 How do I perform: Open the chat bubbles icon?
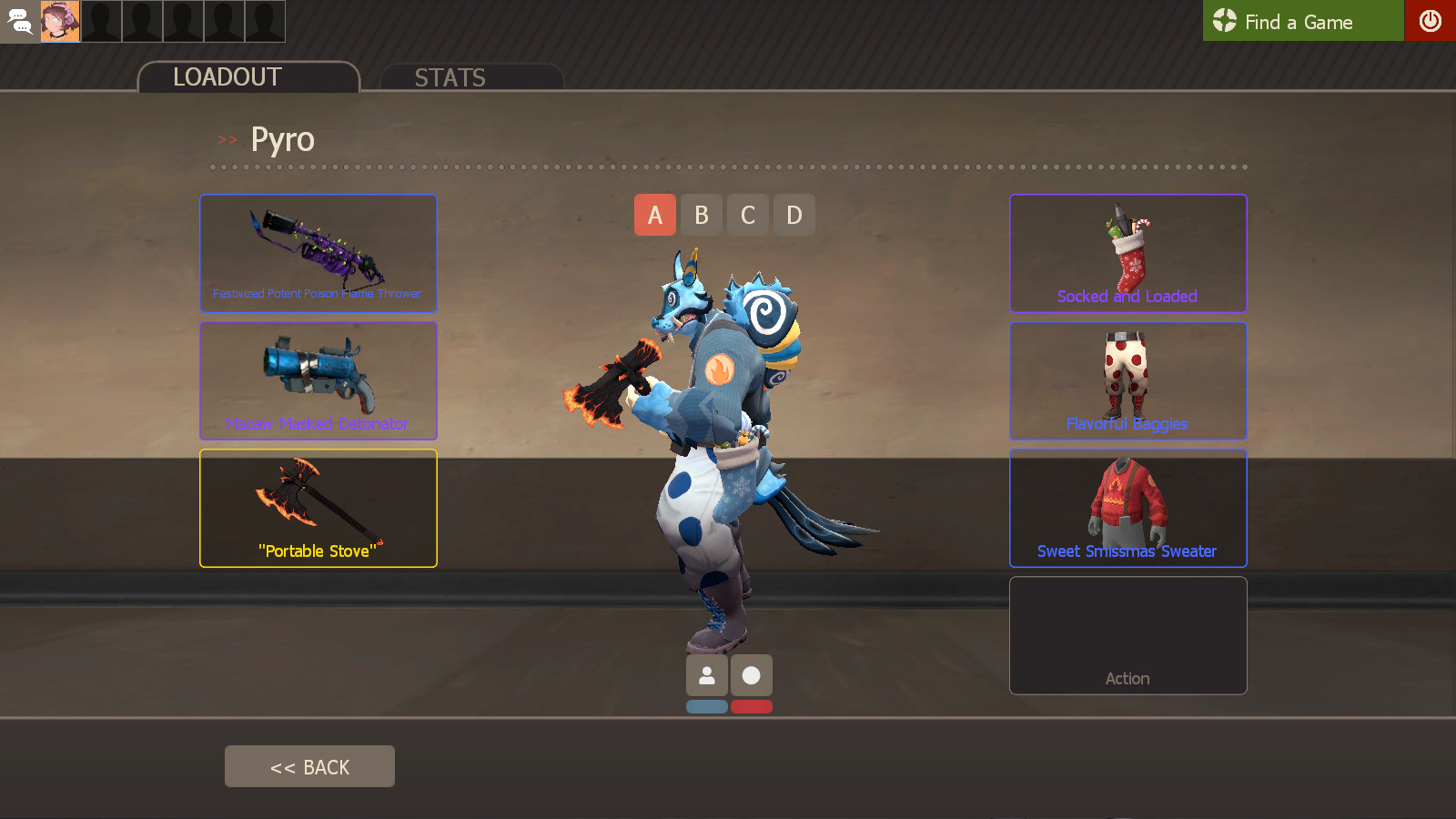coord(20,21)
